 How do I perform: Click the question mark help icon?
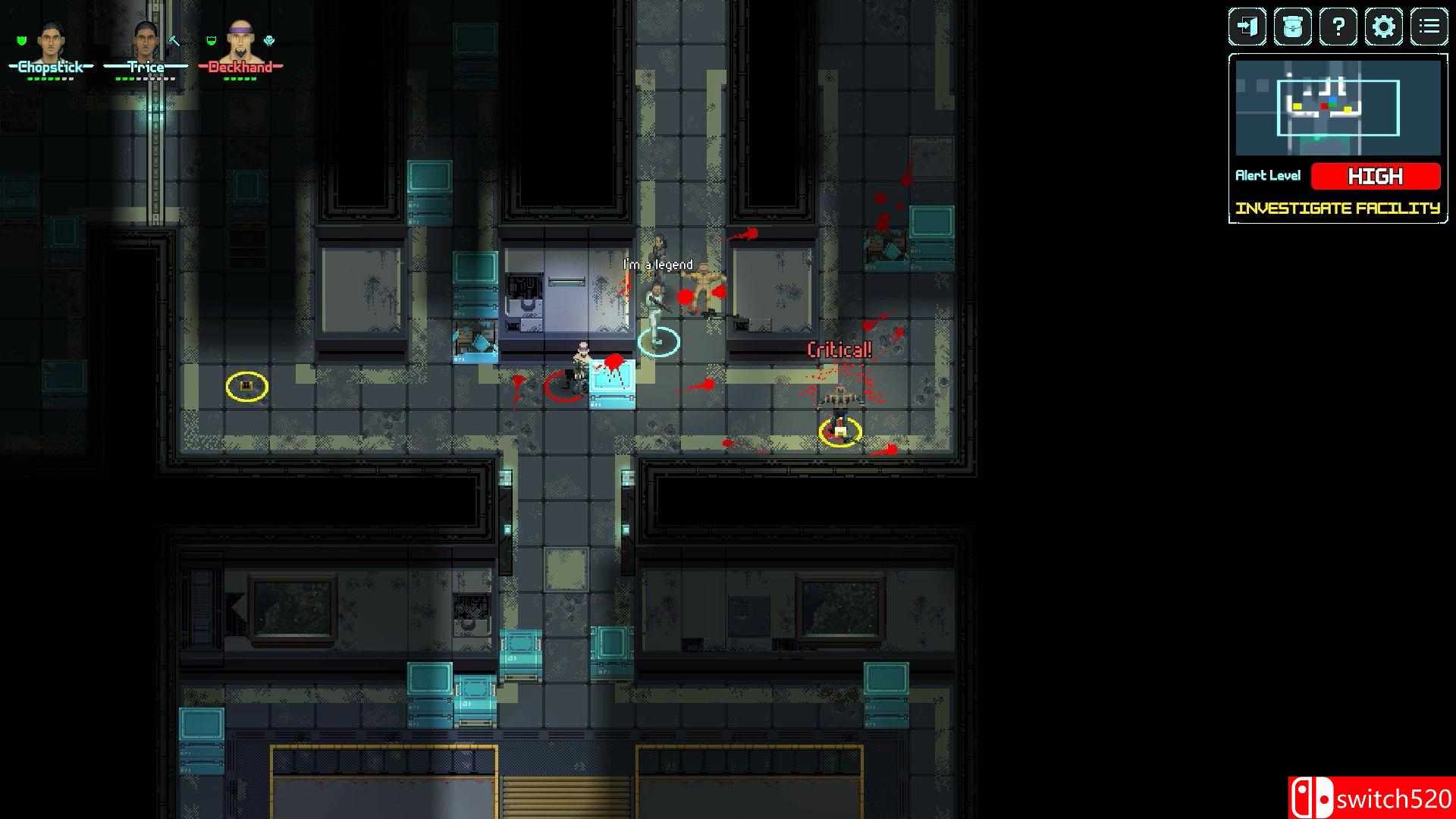click(x=1338, y=27)
